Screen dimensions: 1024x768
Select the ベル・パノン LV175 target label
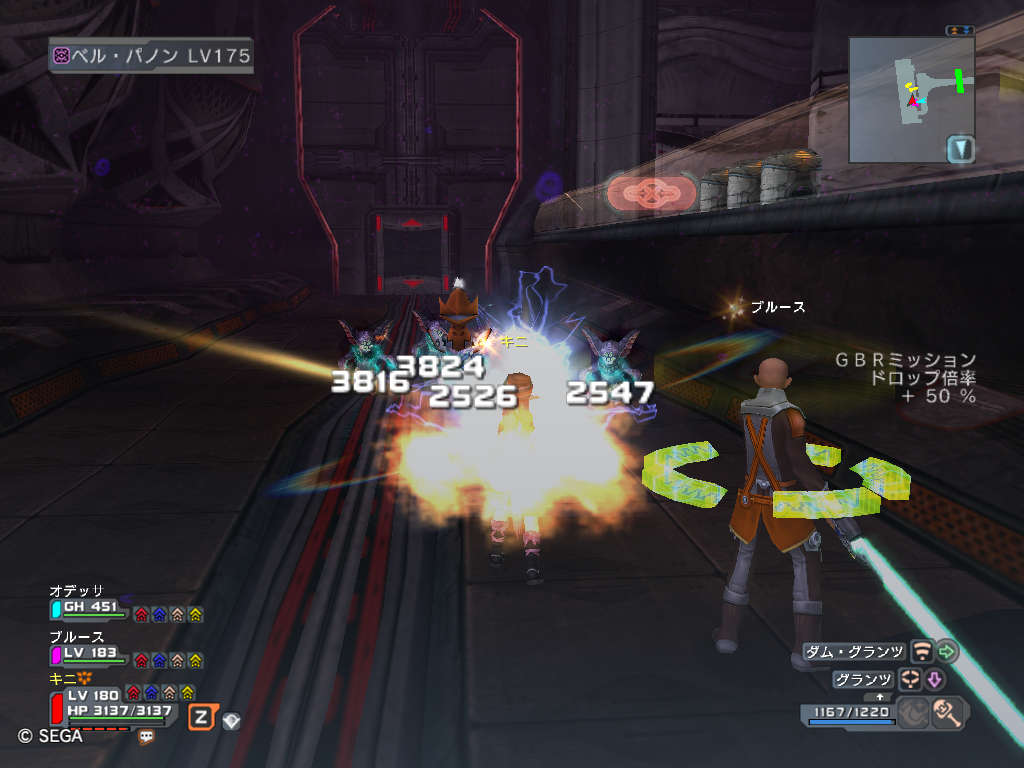pos(151,55)
